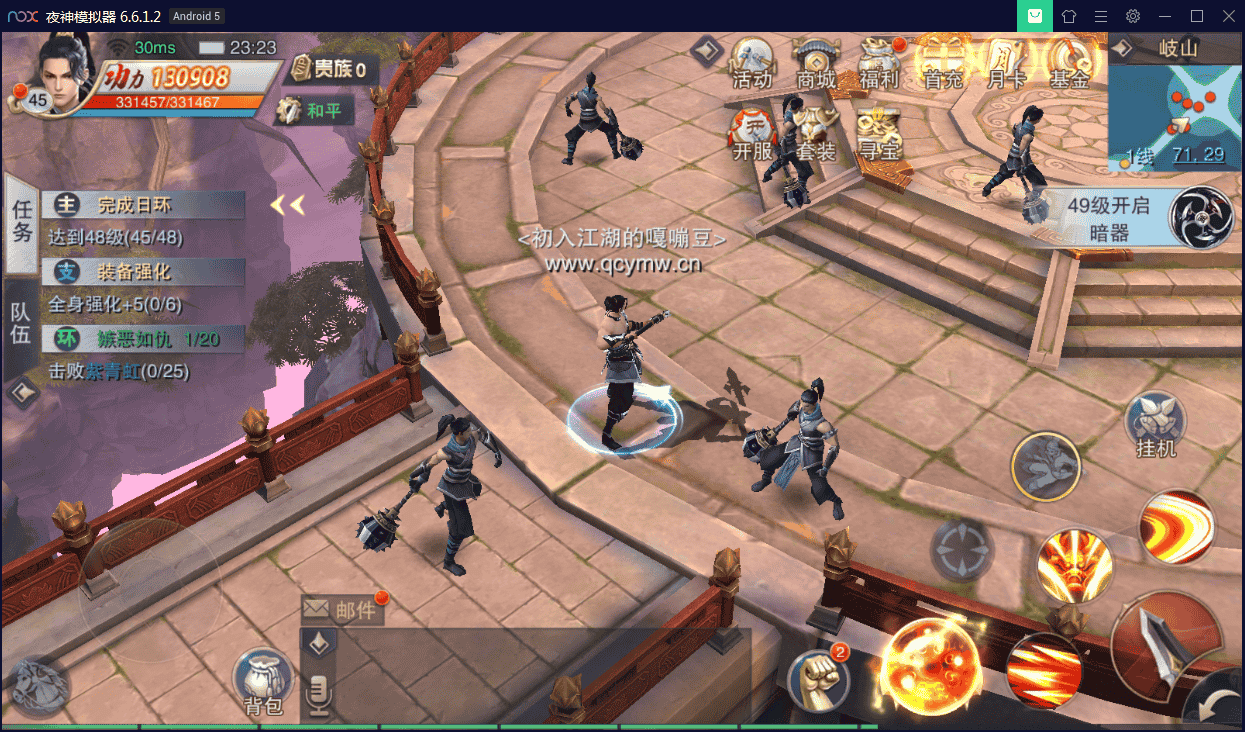Open the 首充 first recharge offer
Image resolution: width=1245 pixels, height=732 pixels.
[x=942, y=62]
